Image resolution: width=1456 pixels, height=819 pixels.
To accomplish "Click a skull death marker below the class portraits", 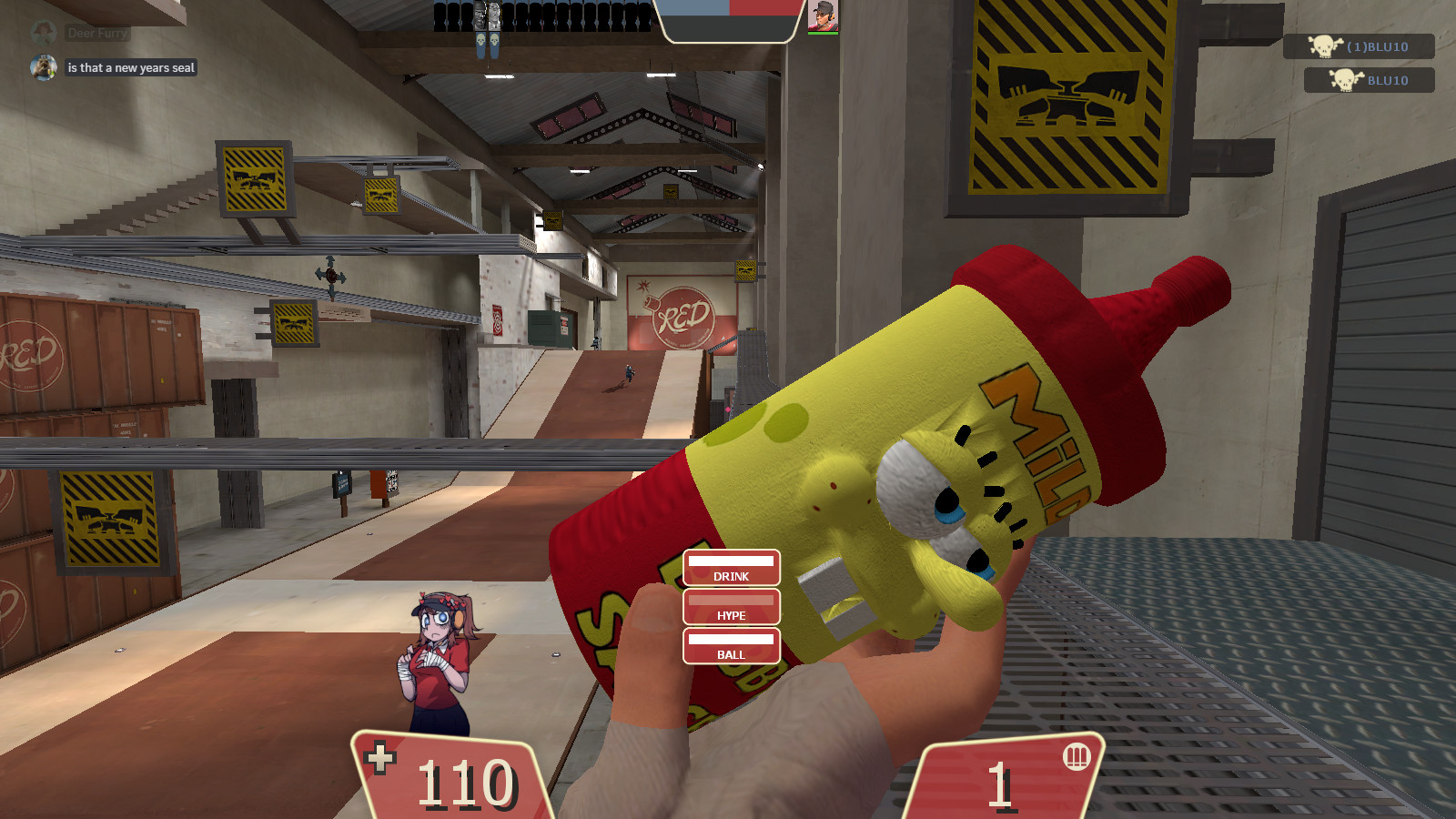I will point(480,39).
